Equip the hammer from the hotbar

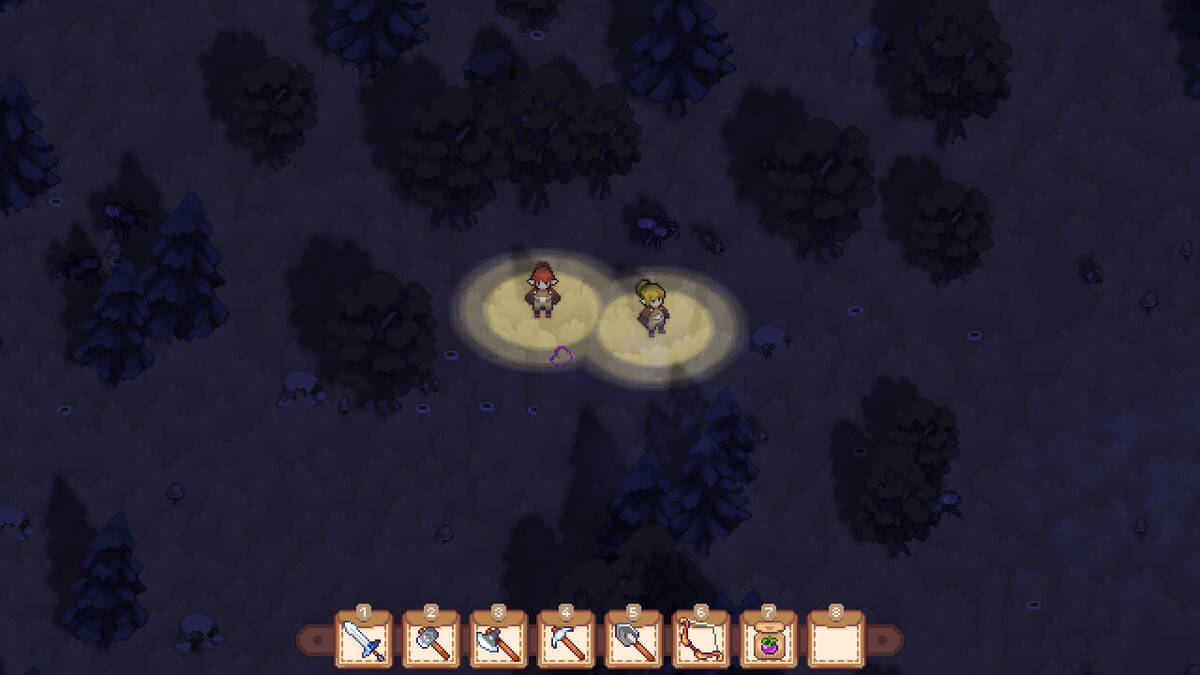click(431, 641)
